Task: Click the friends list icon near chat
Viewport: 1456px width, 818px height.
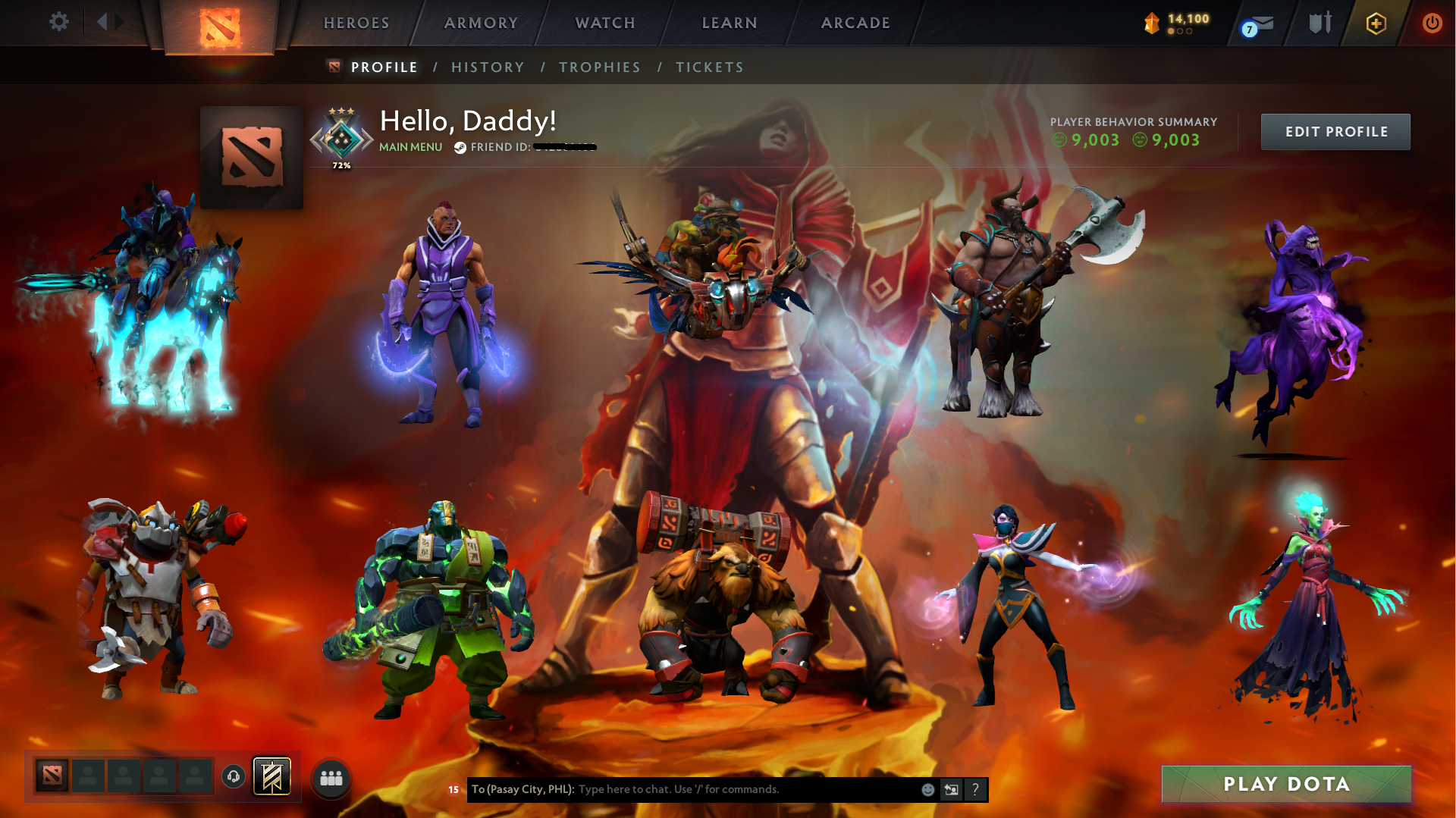Action: coord(331,777)
